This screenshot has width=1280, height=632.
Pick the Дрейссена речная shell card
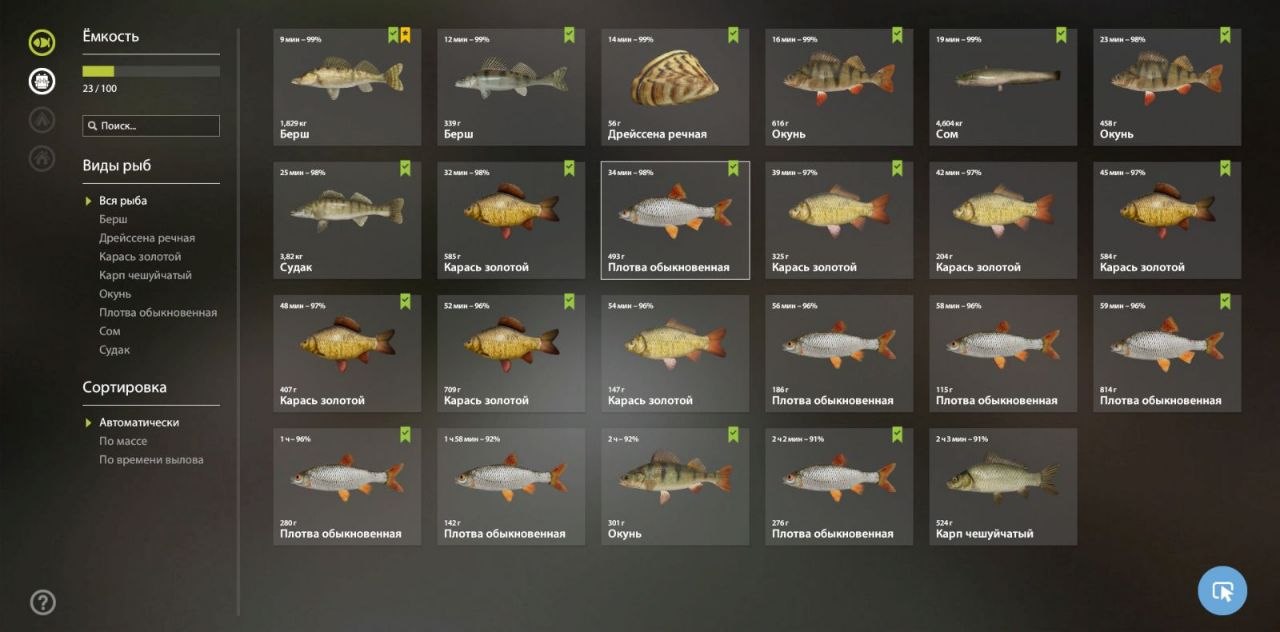675,87
